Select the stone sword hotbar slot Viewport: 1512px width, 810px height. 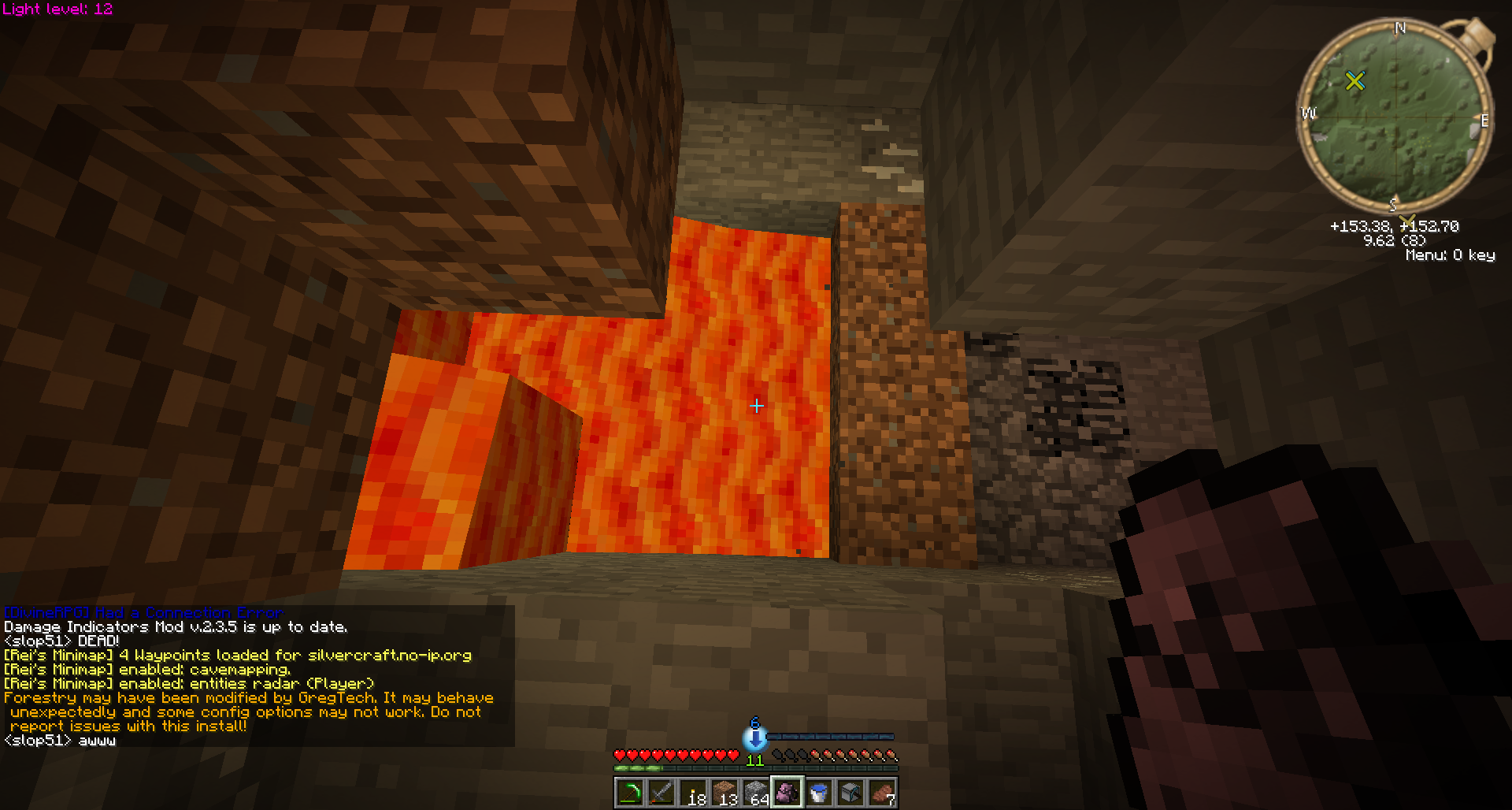pyautogui.click(x=661, y=793)
